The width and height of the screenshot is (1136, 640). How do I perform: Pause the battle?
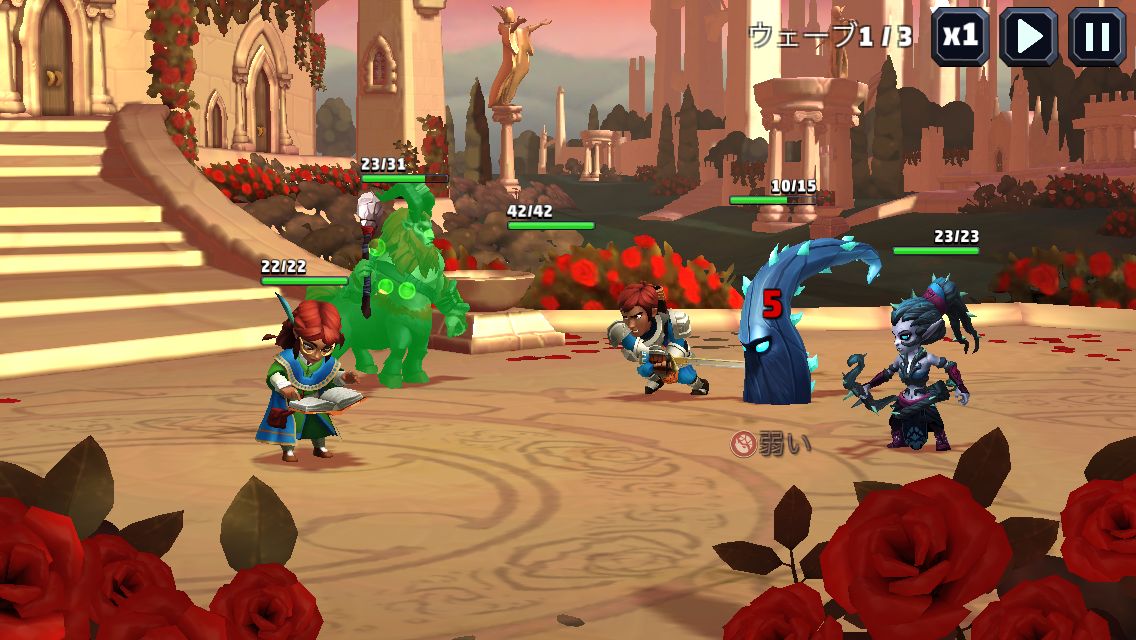click(x=1097, y=37)
